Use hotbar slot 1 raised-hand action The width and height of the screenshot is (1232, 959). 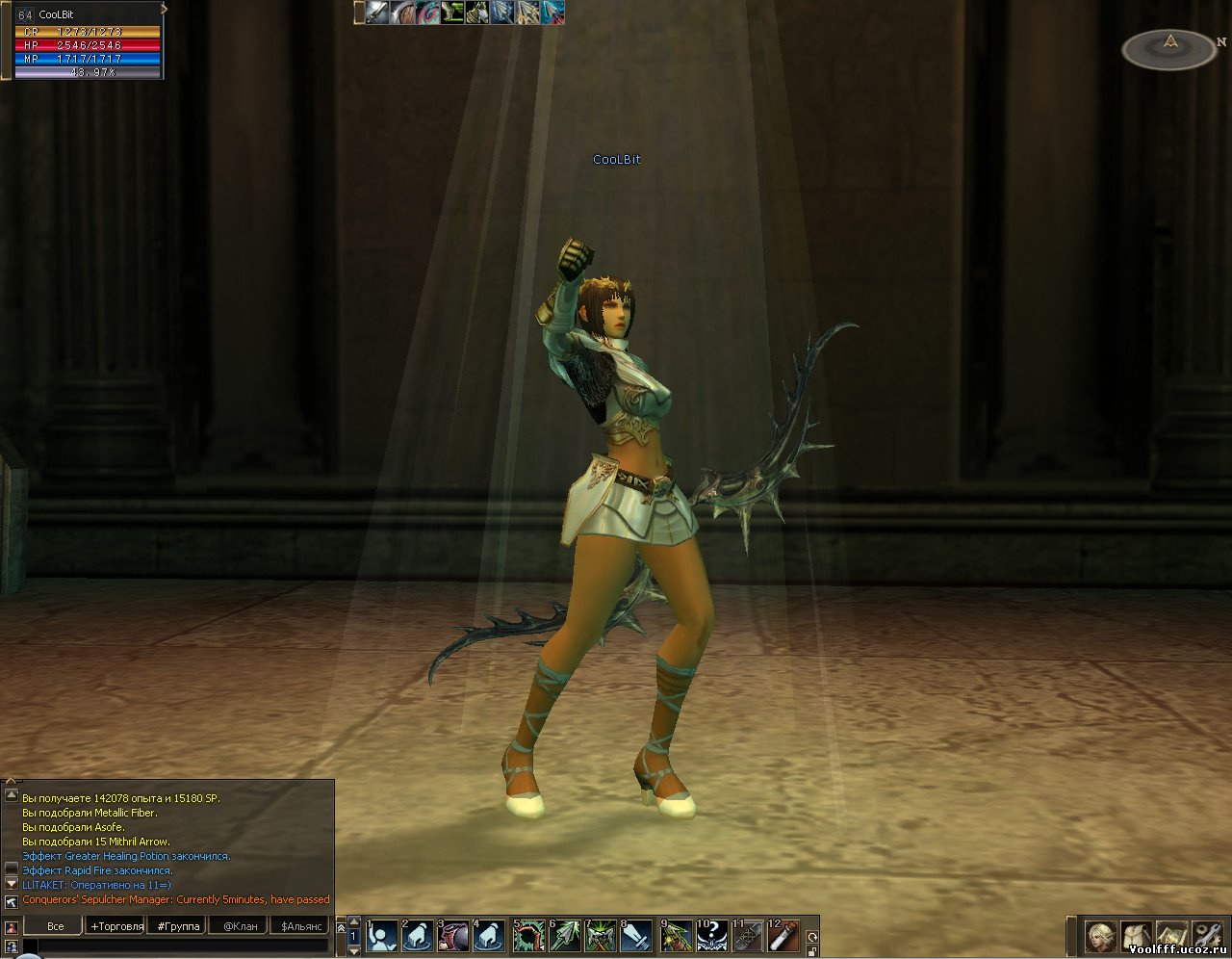click(x=382, y=936)
